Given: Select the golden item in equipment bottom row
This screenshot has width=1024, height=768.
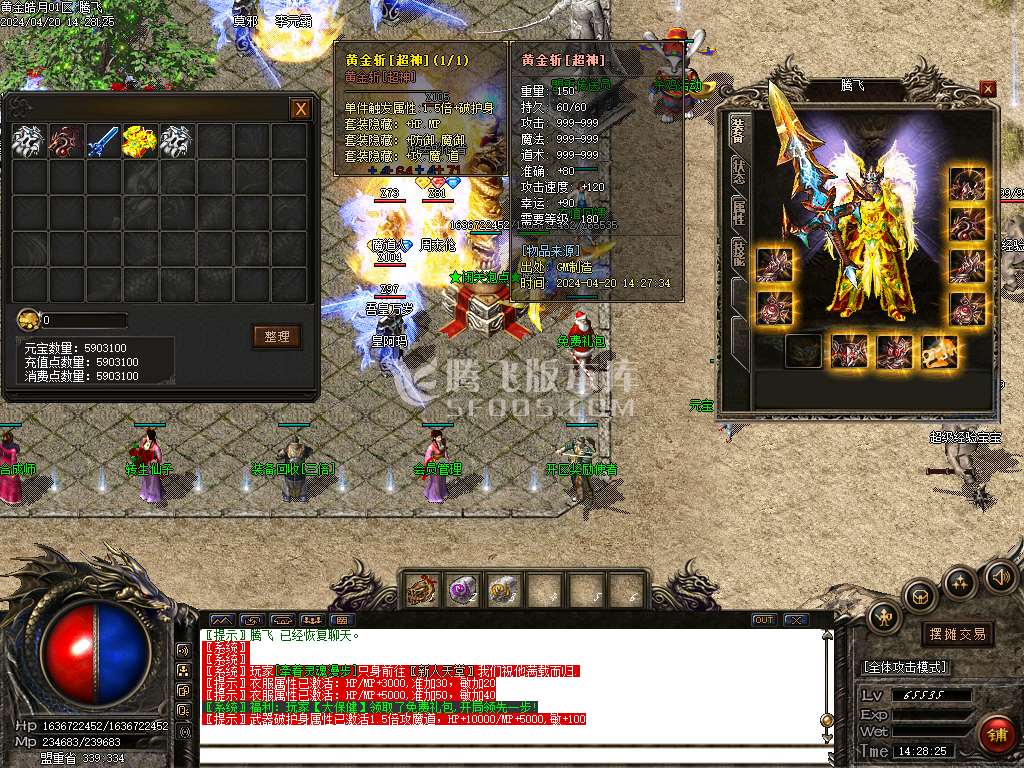Looking at the screenshot, I should click(939, 351).
